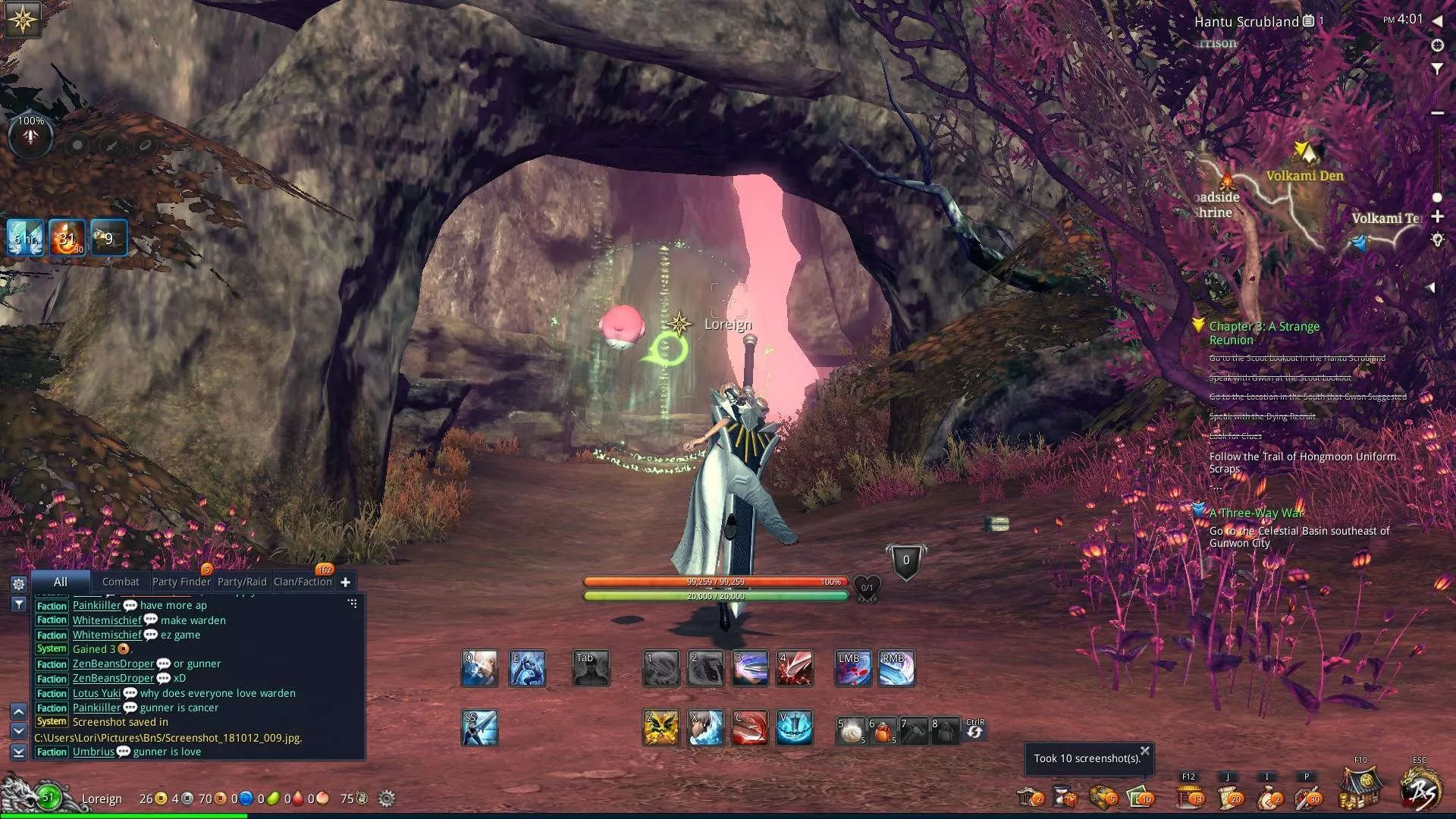
Task: Open the Hongmoon Store building icon
Action: pyautogui.click(x=1360, y=790)
